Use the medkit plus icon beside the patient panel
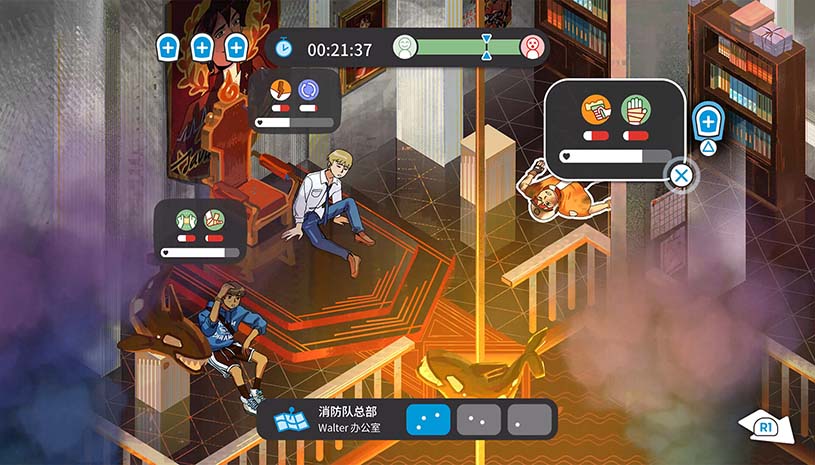This screenshot has width=815, height=465. click(x=708, y=122)
